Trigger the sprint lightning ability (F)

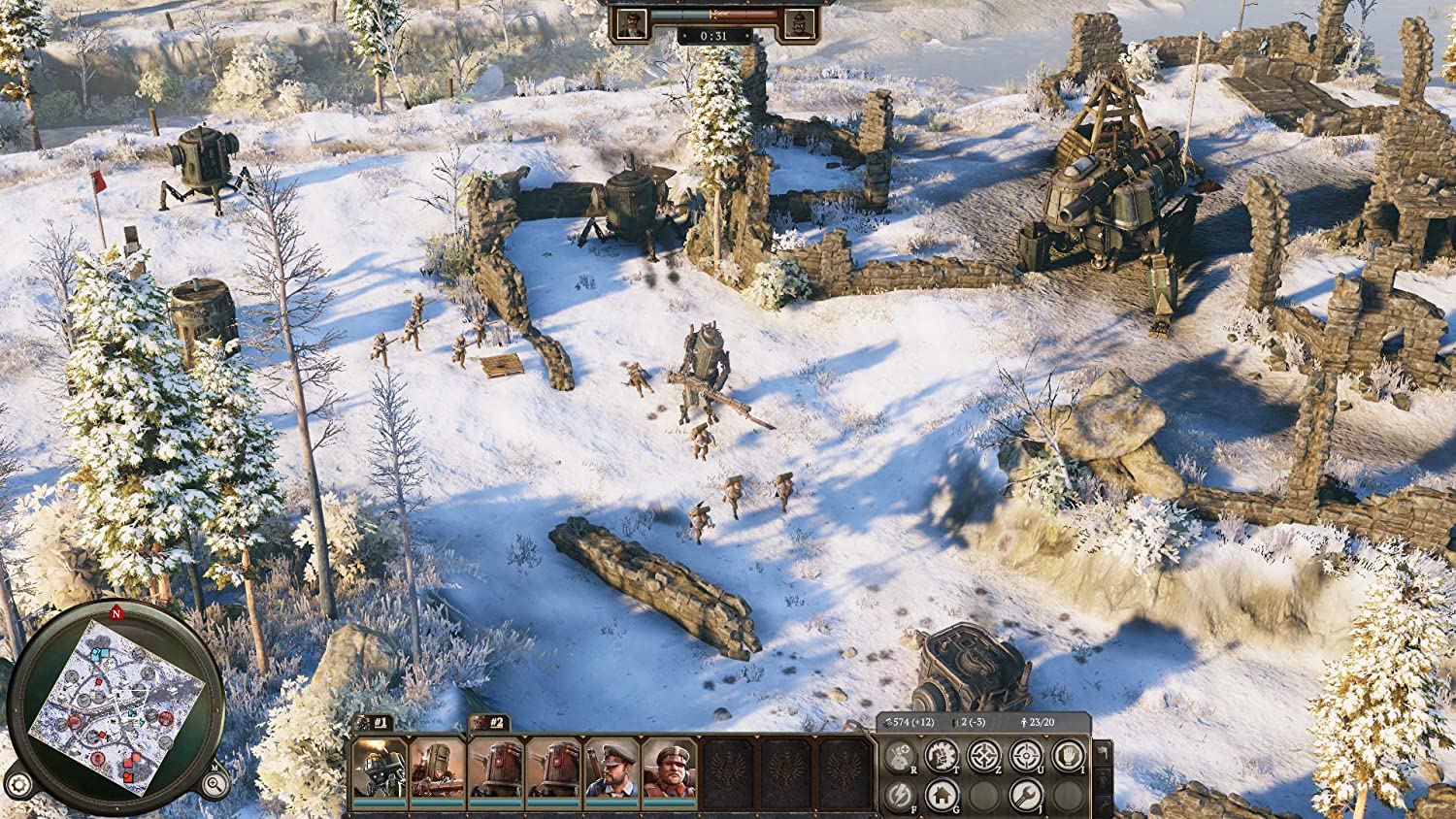click(899, 796)
